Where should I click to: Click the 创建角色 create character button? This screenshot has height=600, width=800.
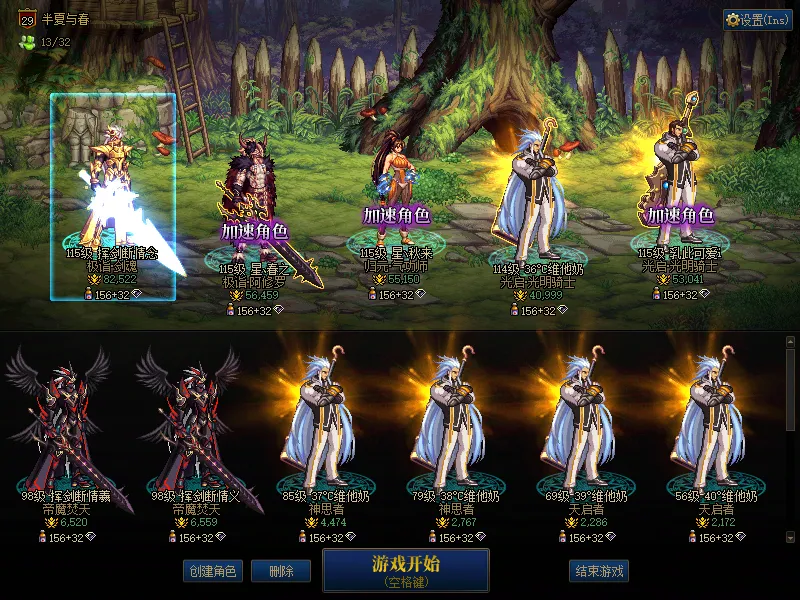tap(211, 571)
